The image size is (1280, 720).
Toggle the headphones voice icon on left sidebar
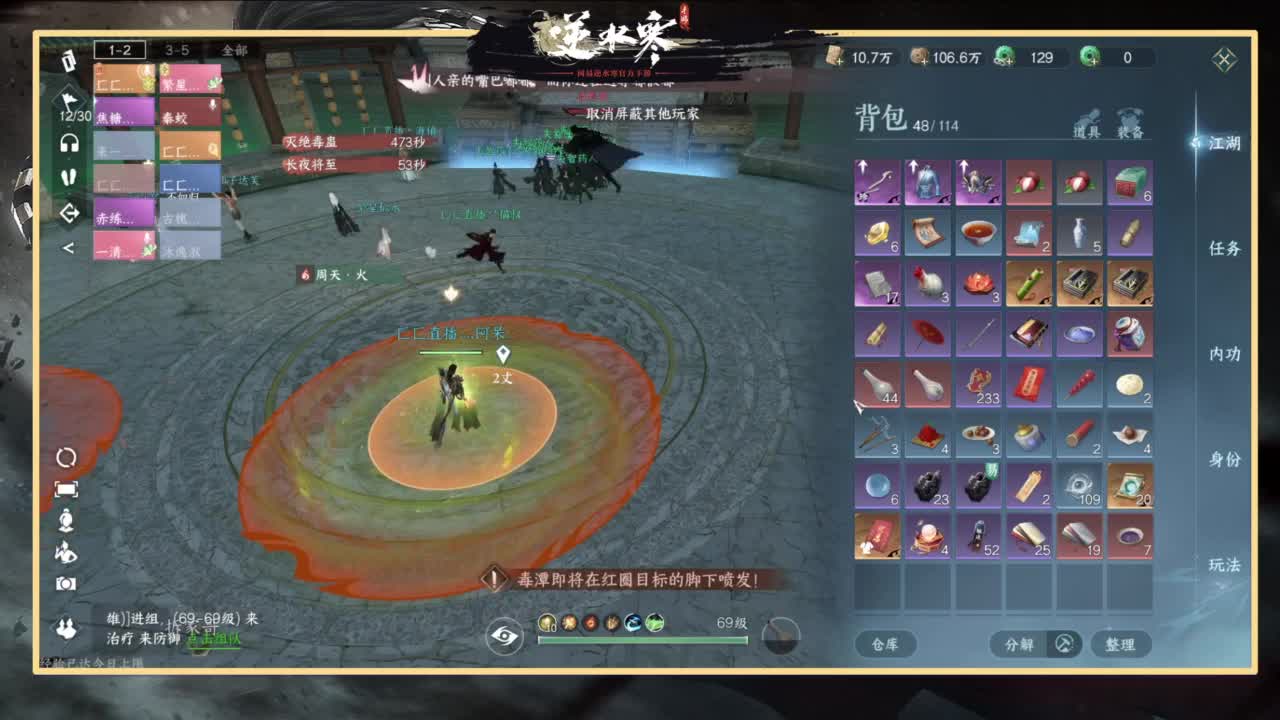coord(70,143)
